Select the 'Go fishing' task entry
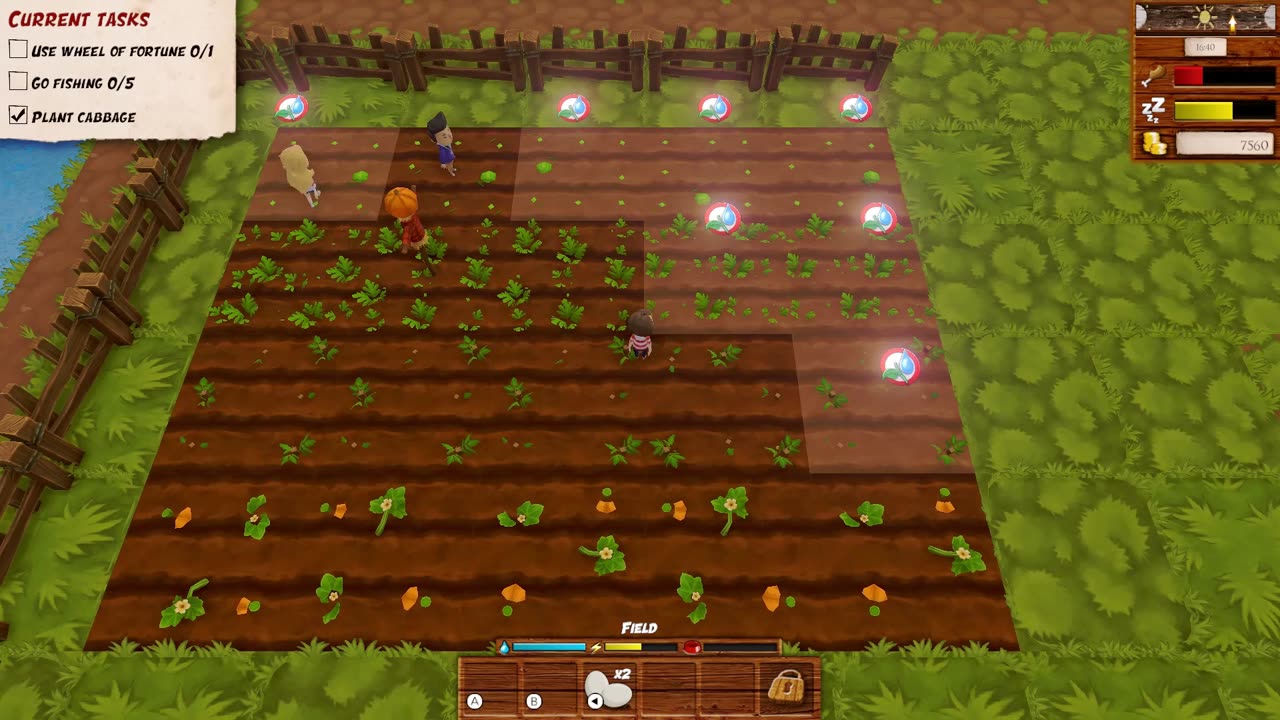 click(82, 83)
